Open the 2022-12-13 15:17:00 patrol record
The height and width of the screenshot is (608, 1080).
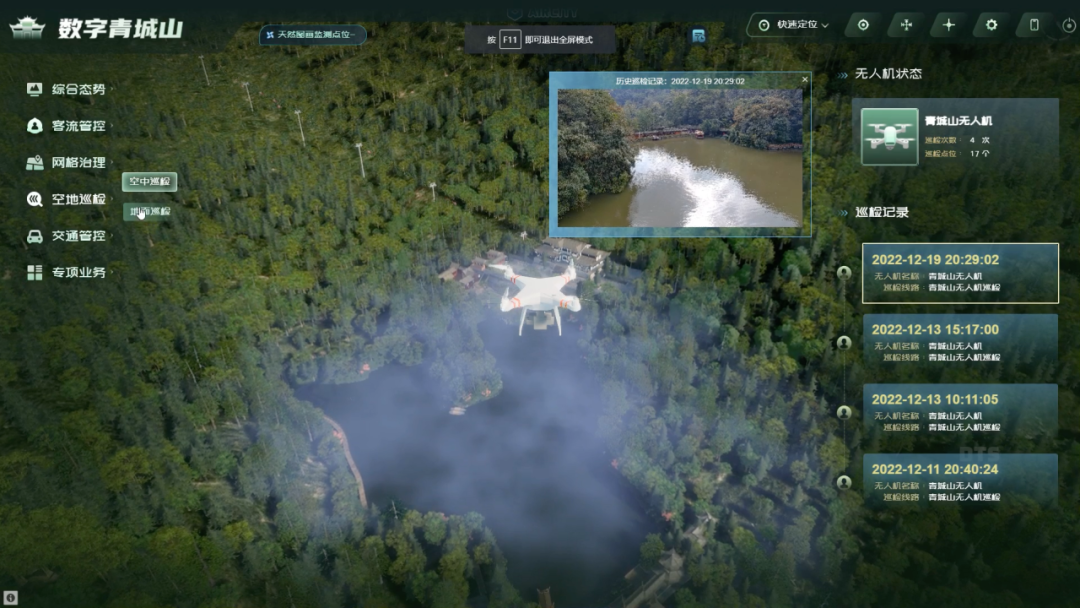point(960,342)
